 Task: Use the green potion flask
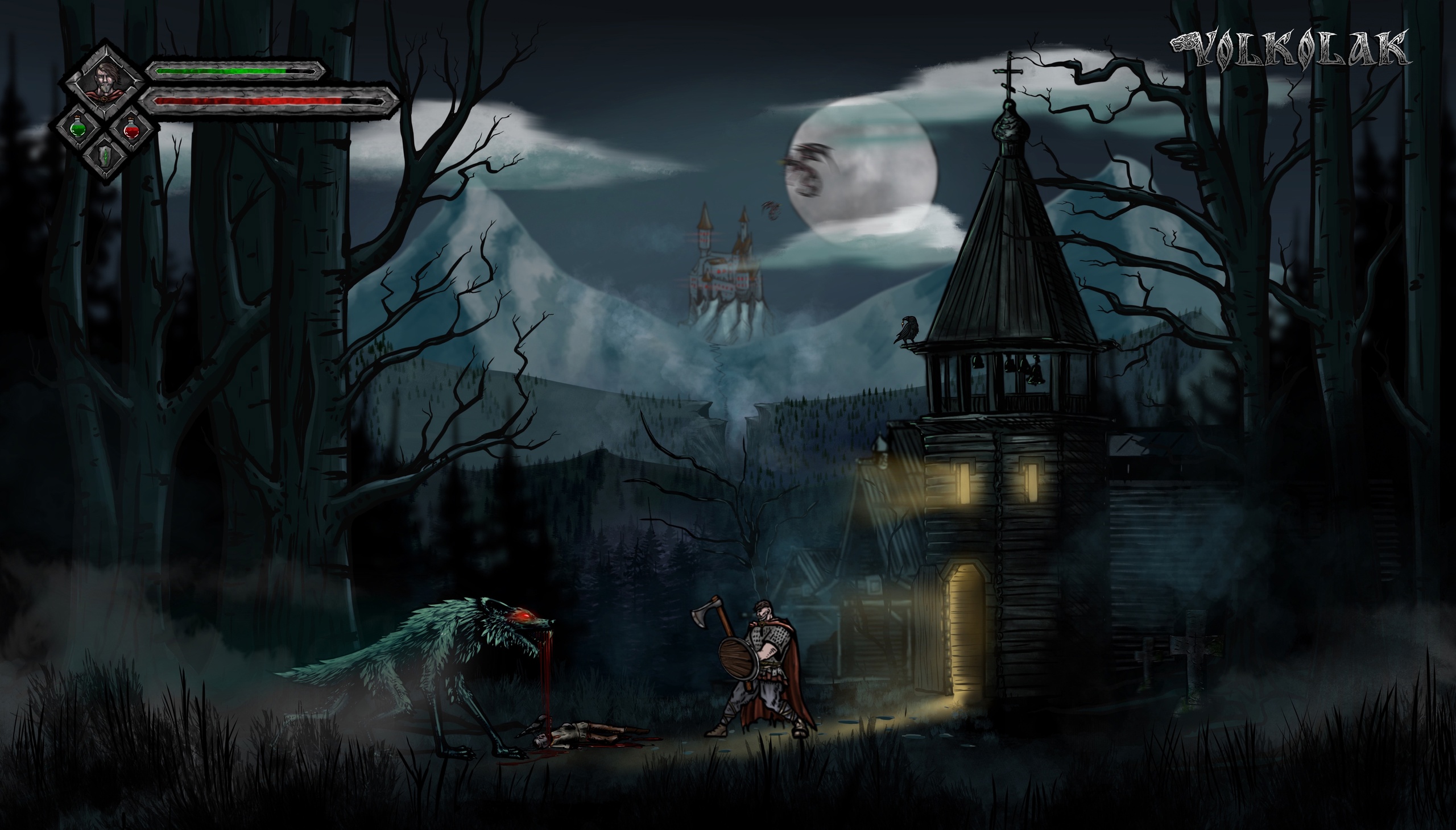click(78, 128)
